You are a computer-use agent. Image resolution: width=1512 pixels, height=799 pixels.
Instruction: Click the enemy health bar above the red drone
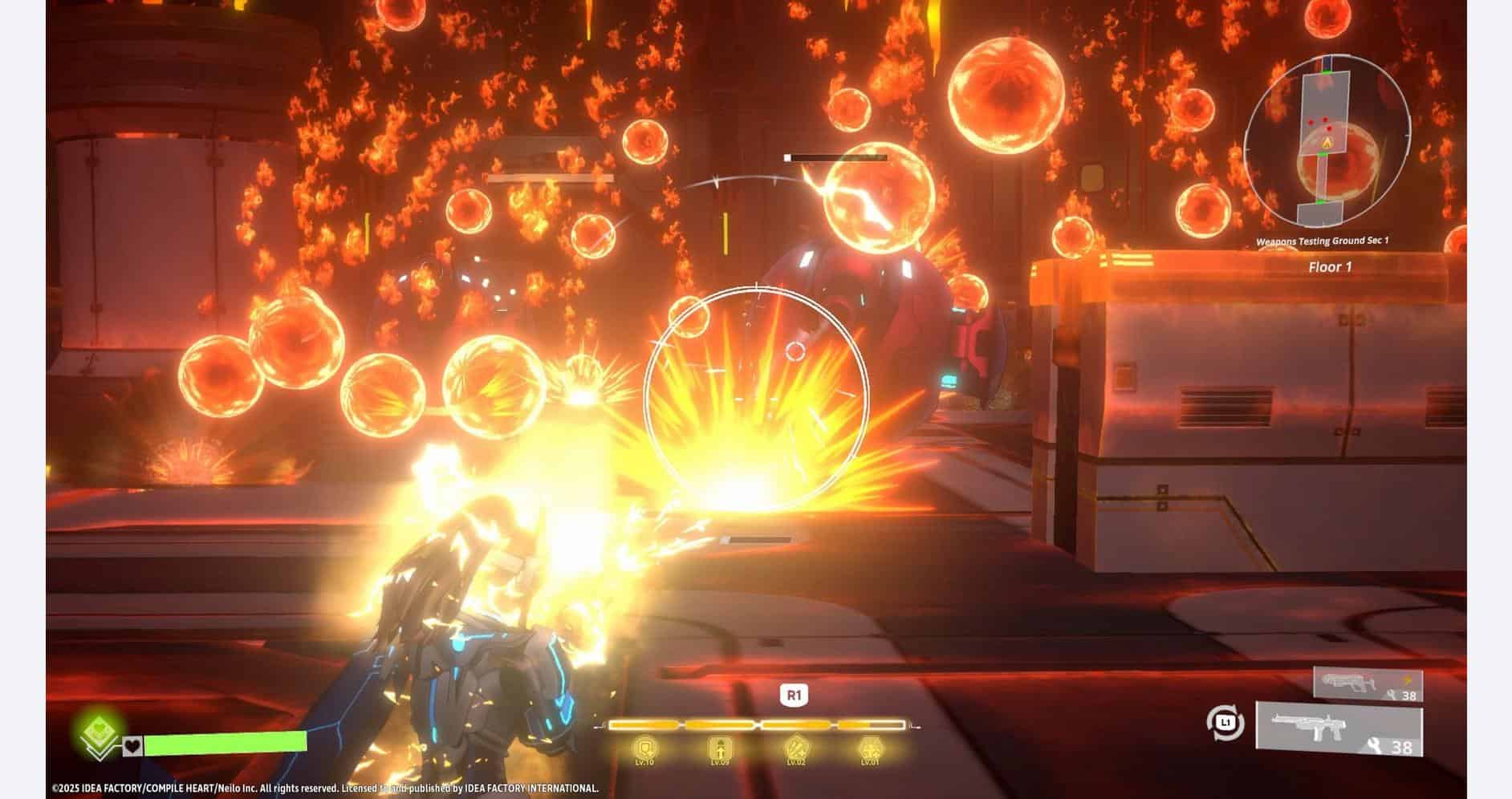click(835, 157)
